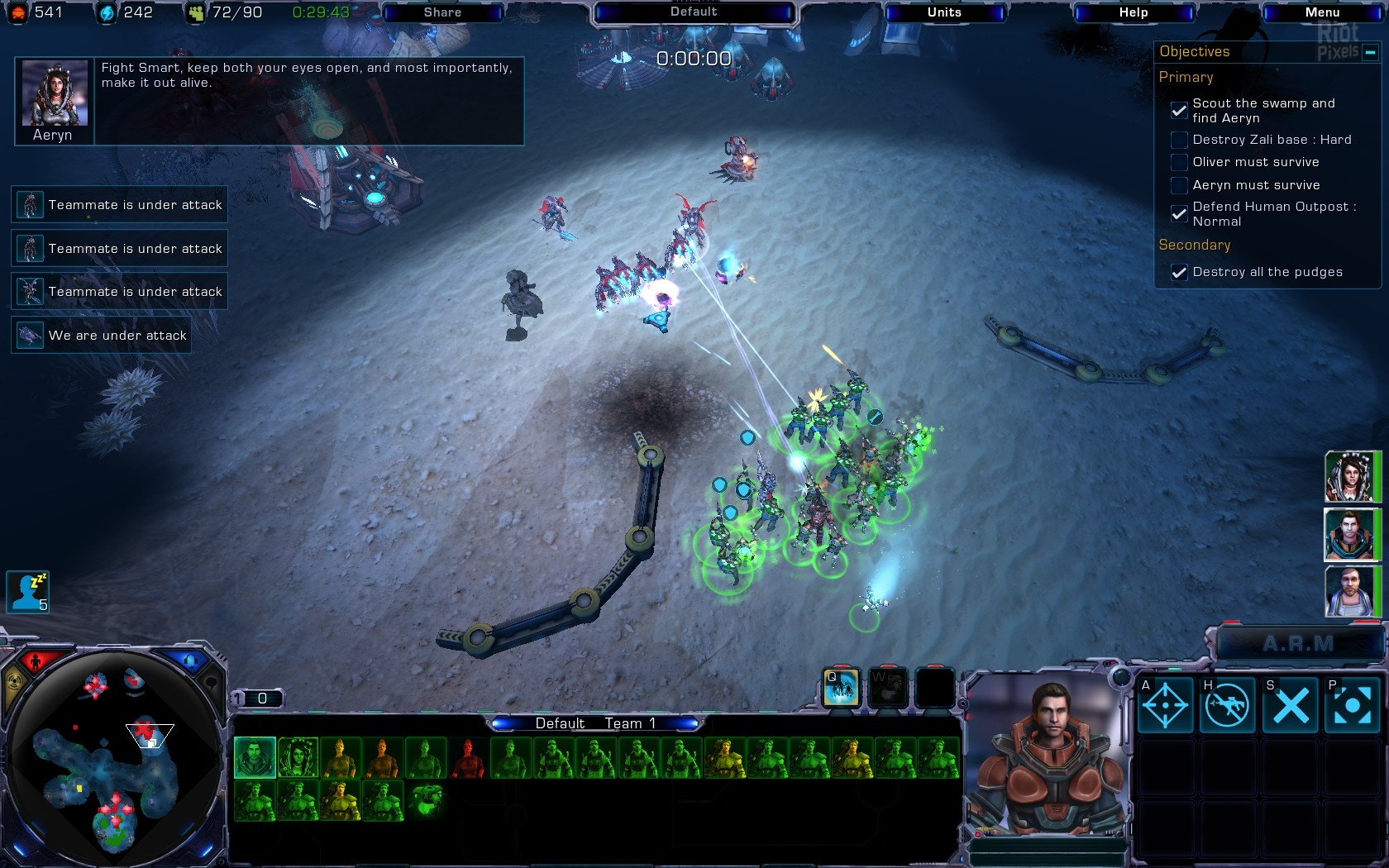The image size is (1389, 868).
Task: Select control group 1 tab
Action: 256,699
